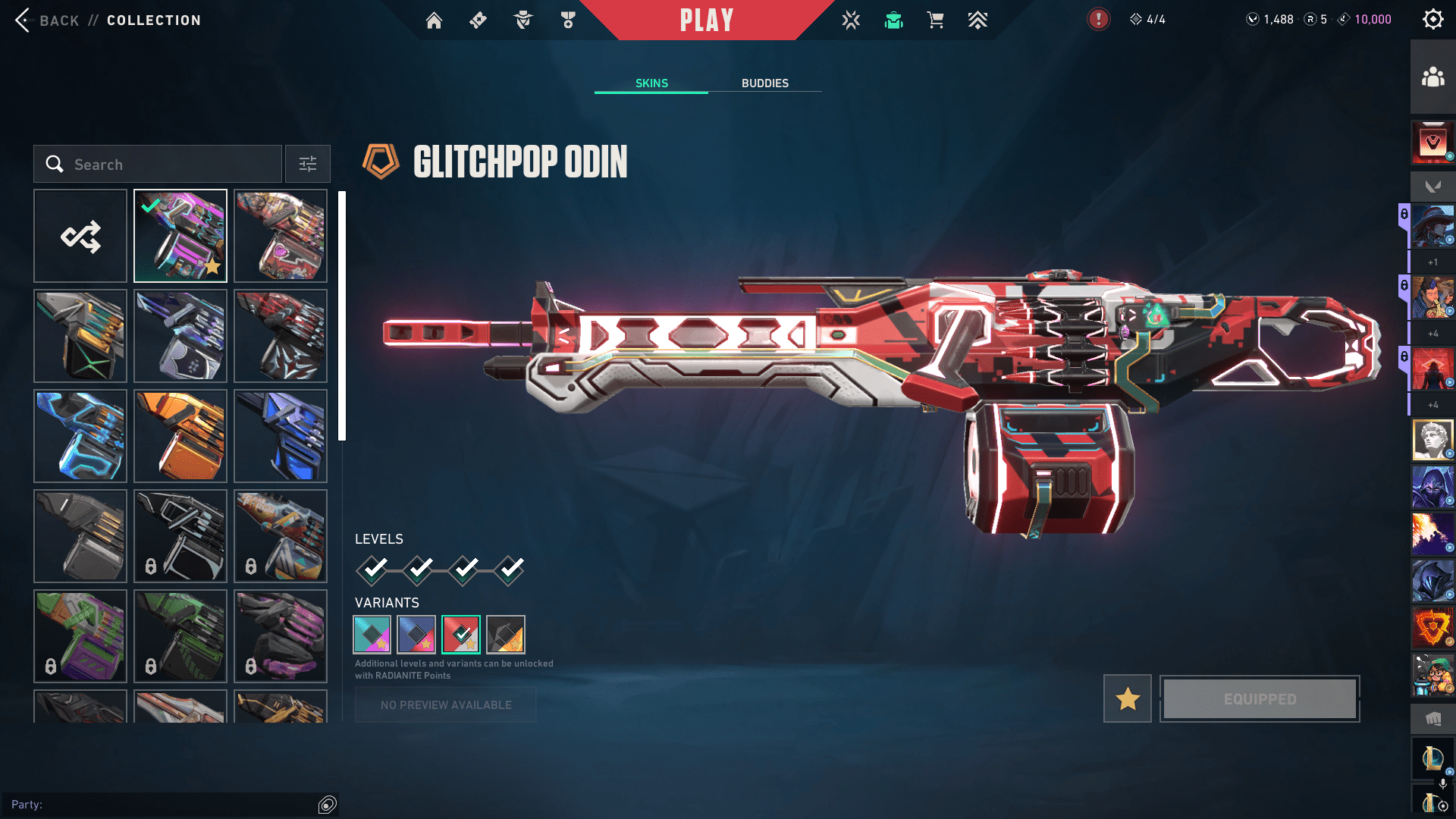Open the red alert notification icon
Viewport: 1456px width, 819px height.
pyautogui.click(x=1098, y=20)
